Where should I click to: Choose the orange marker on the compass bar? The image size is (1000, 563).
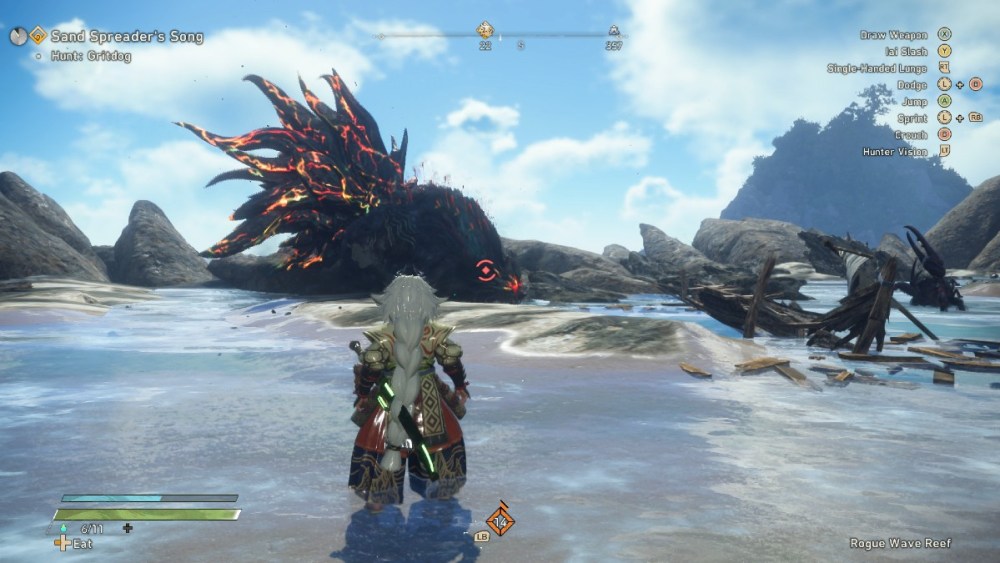[x=485, y=31]
